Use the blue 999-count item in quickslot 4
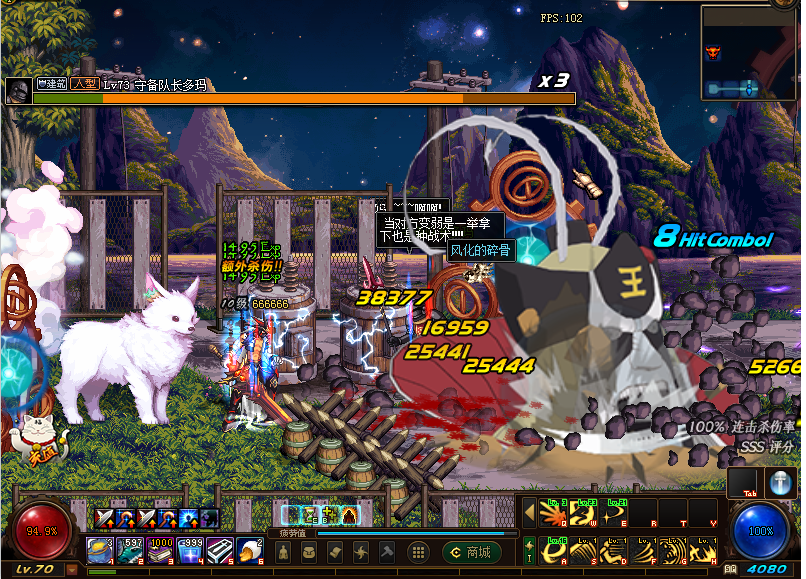The width and height of the screenshot is (806, 579). pos(192,550)
